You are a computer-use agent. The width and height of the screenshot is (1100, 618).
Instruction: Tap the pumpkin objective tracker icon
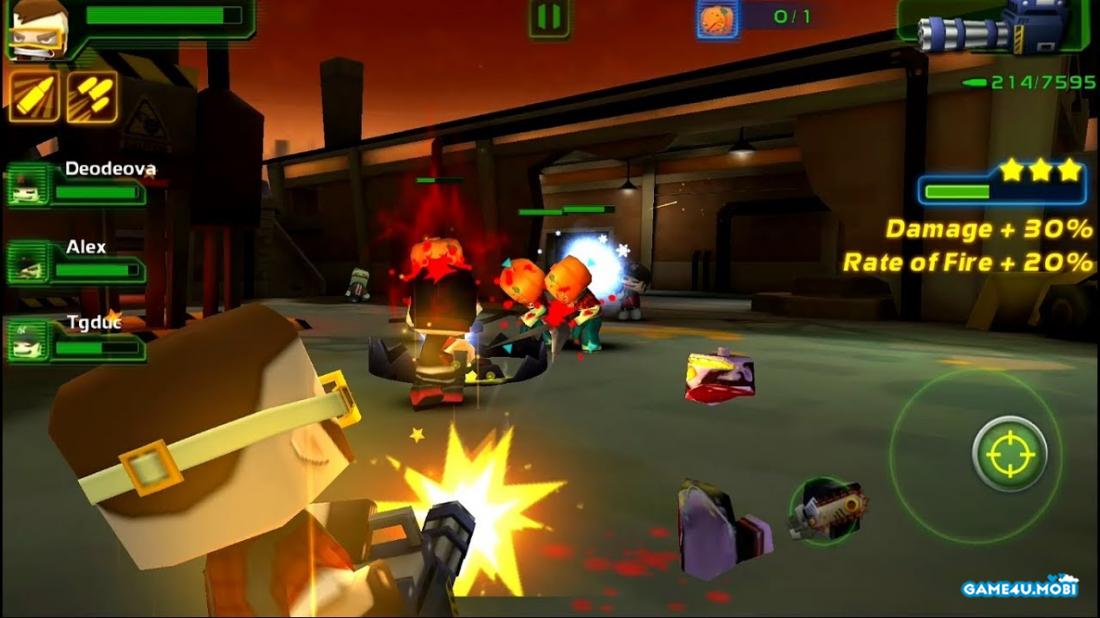click(717, 18)
